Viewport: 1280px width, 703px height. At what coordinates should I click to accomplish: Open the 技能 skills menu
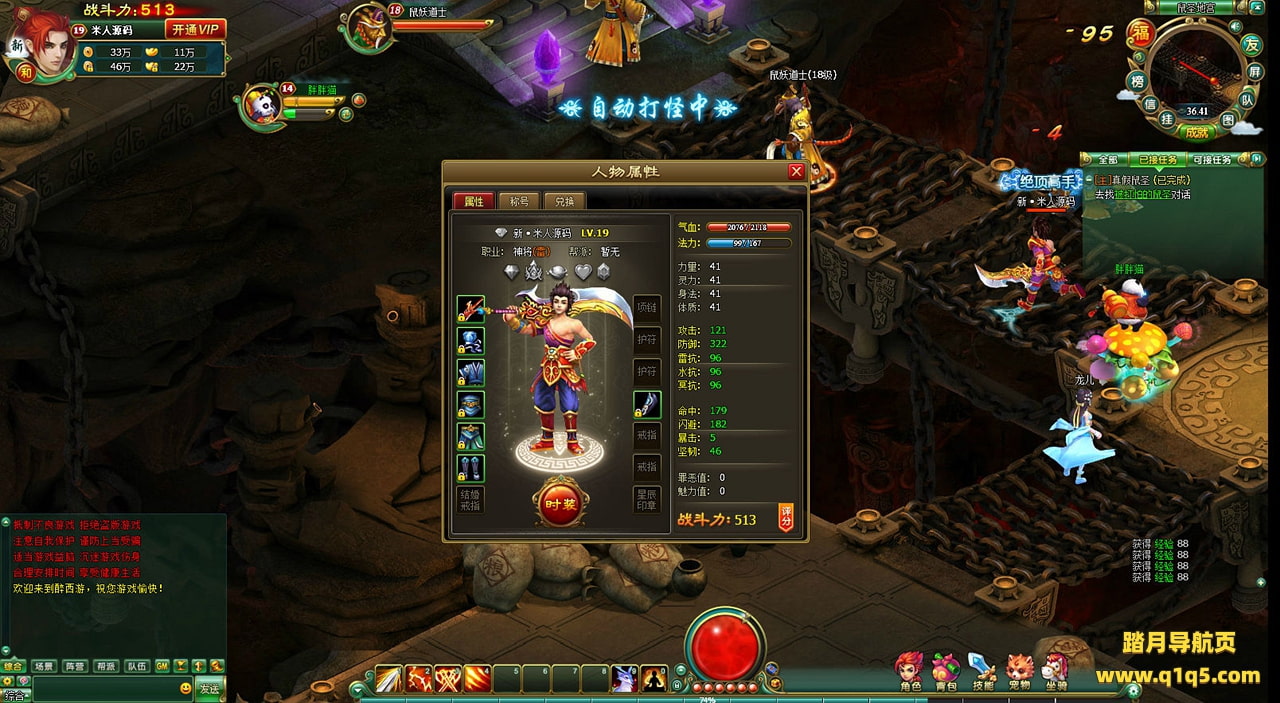982,670
